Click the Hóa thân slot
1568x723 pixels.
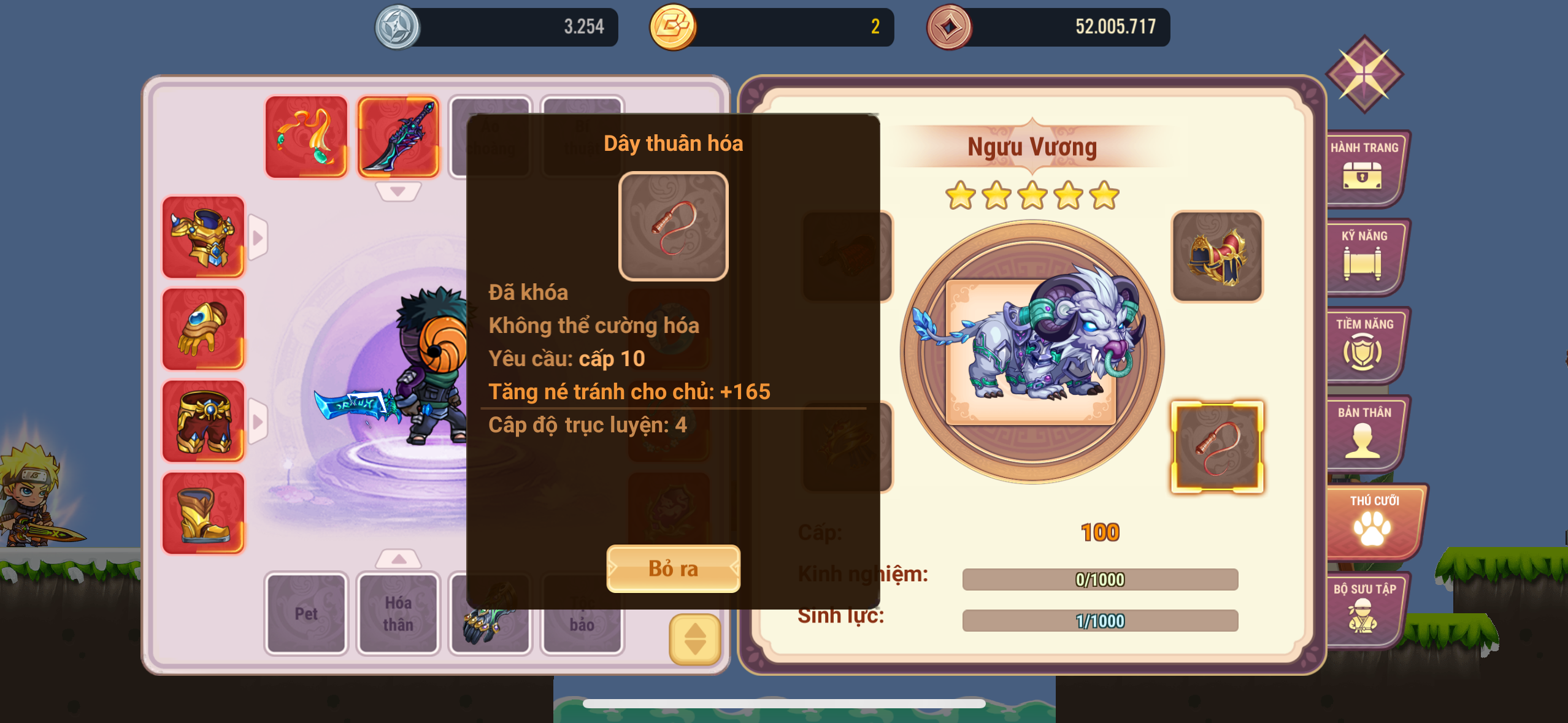pos(398,613)
